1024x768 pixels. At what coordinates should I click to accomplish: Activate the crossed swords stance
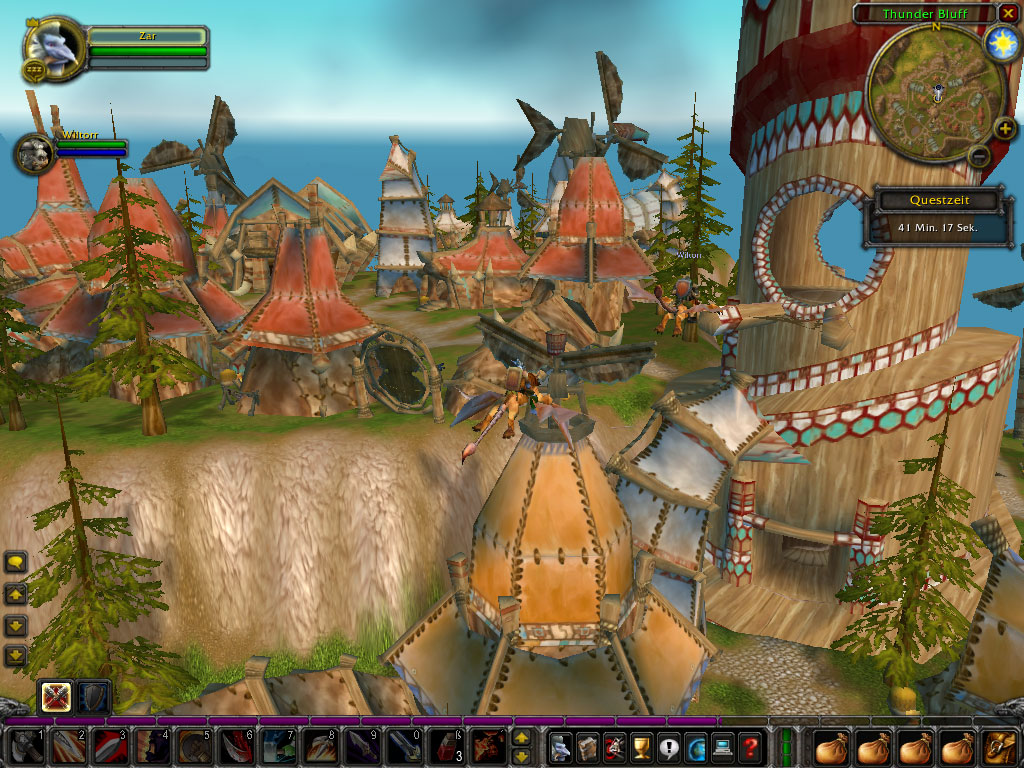pyautogui.click(x=54, y=697)
